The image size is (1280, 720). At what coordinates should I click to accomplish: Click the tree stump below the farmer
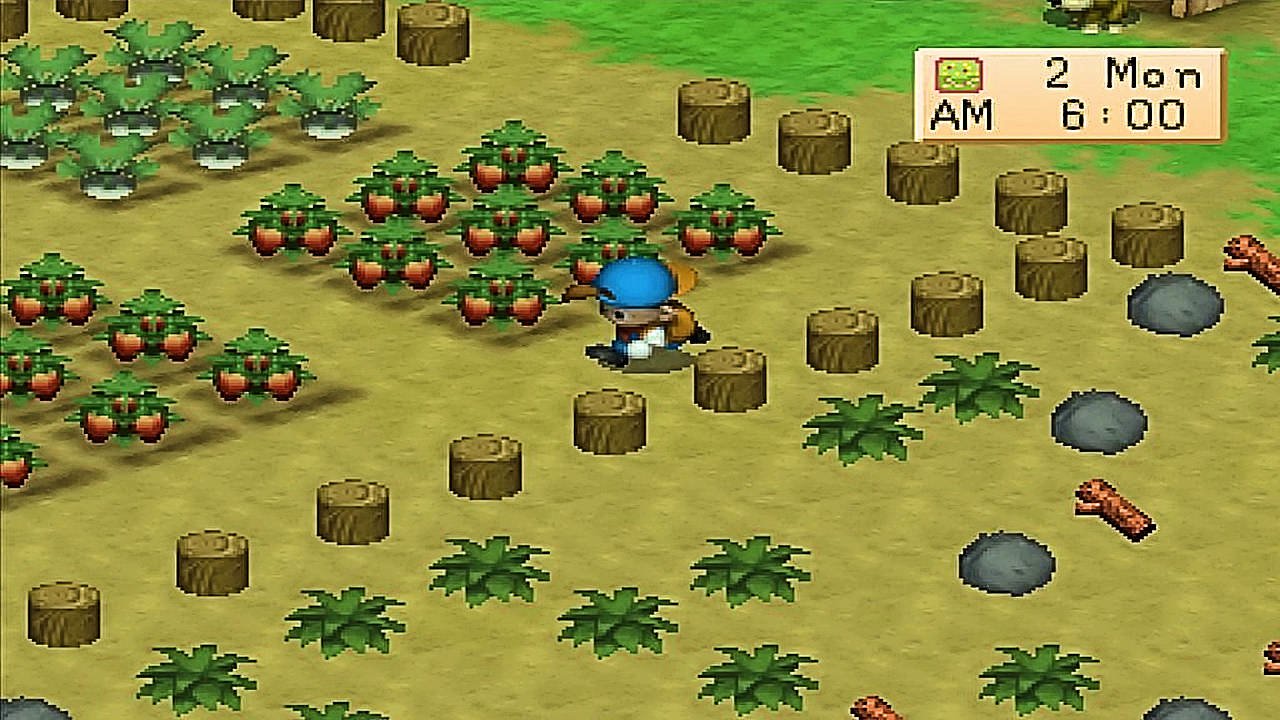608,420
